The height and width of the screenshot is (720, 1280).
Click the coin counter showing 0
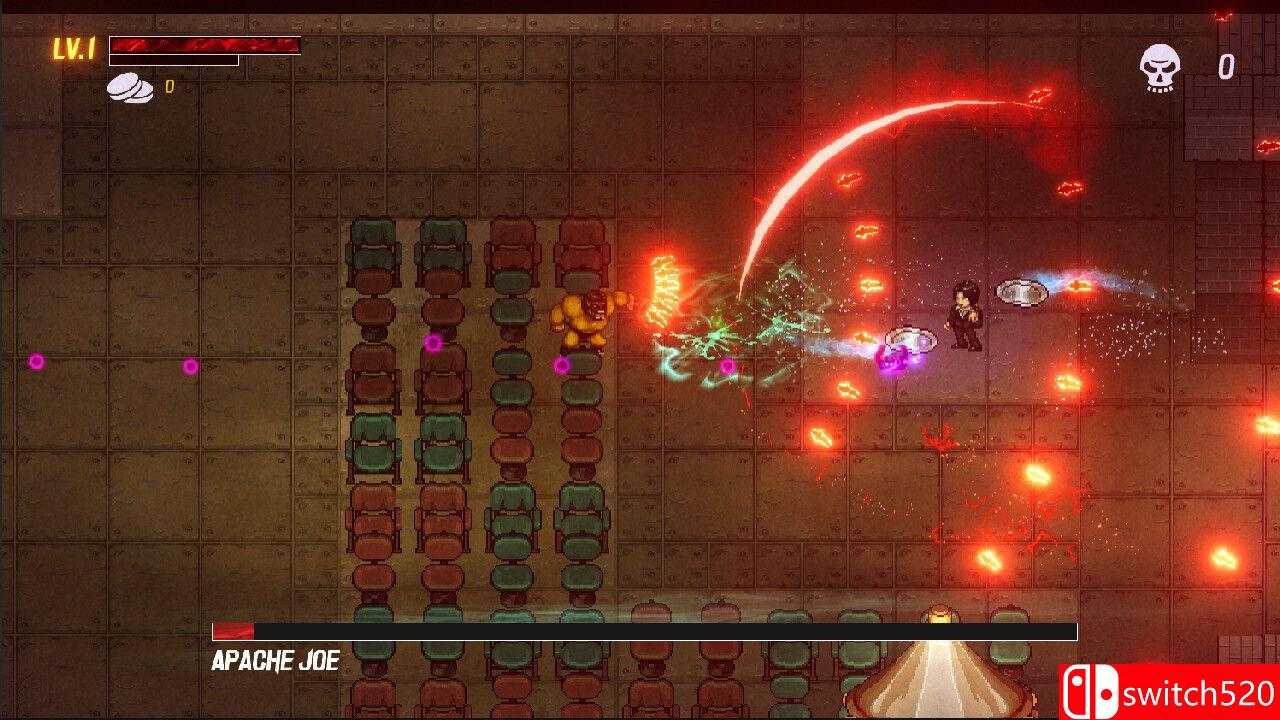coord(169,86)
